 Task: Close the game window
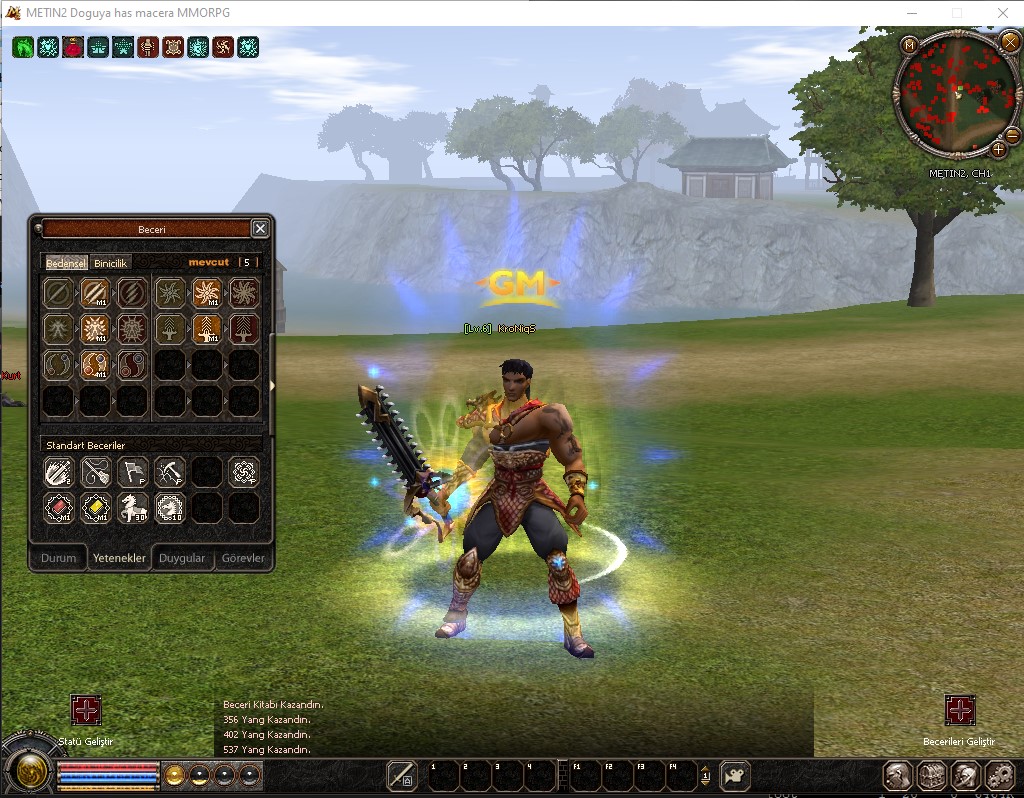pyautogui.click(x=1003, y=13)
